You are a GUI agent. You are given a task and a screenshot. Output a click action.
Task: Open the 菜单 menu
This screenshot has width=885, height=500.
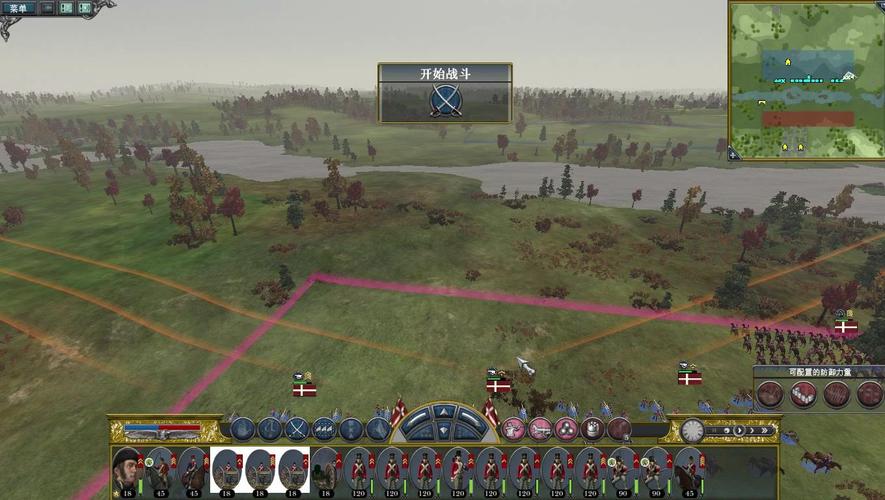coord(20,8)
